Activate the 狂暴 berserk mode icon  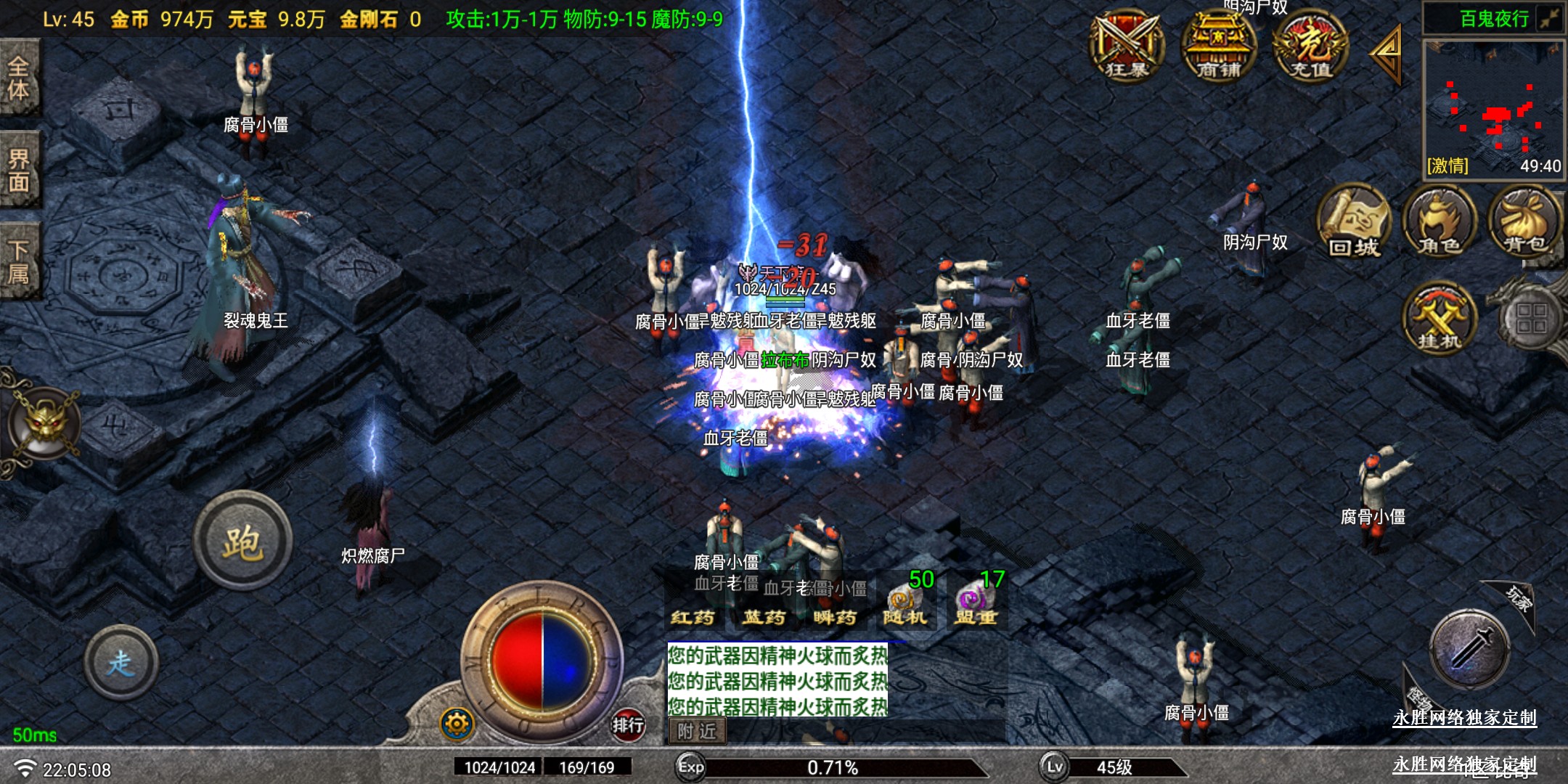tap(1127, 45)
